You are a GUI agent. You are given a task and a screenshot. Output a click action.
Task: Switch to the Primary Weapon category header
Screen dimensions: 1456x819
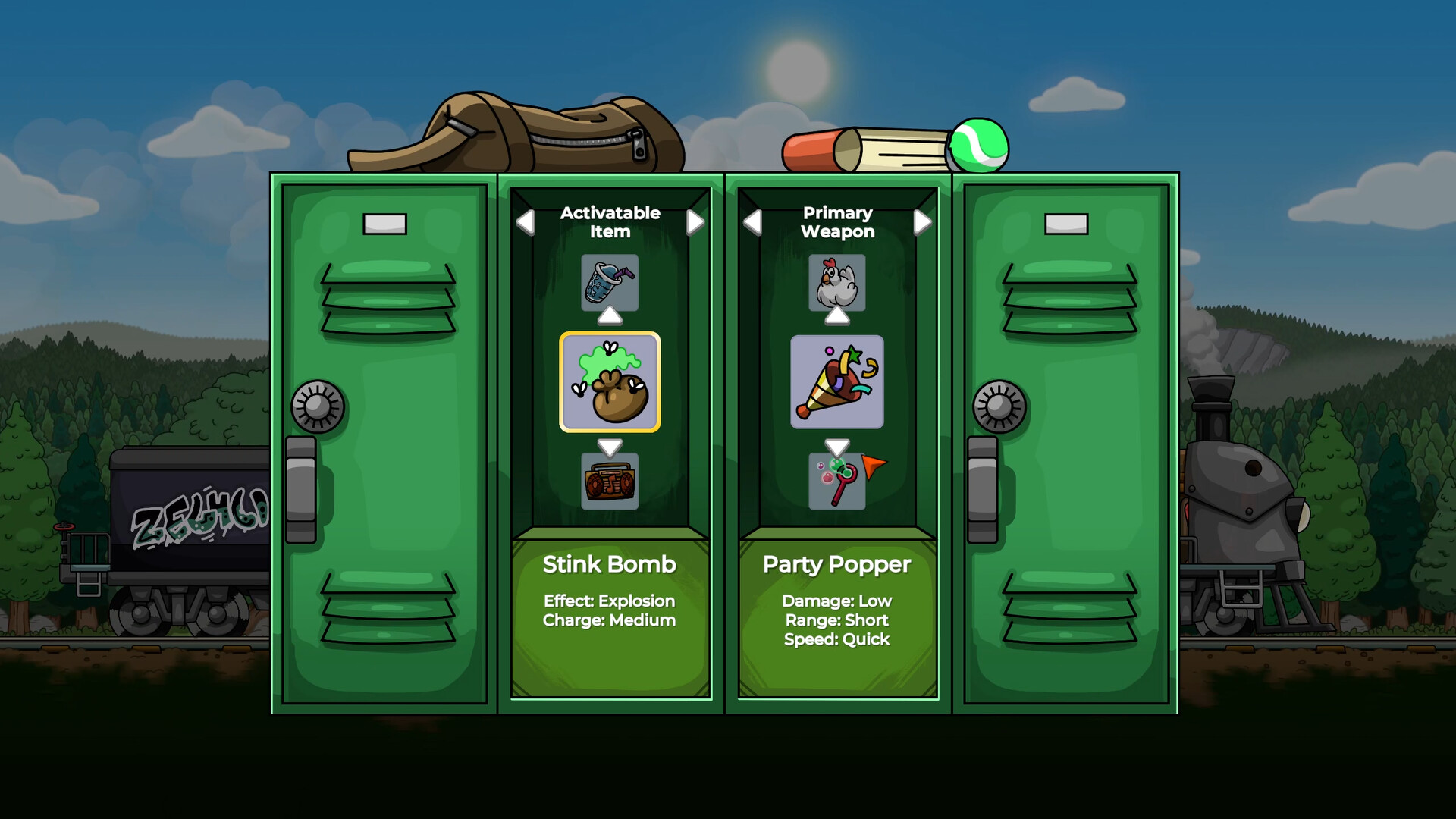(837, 221)
